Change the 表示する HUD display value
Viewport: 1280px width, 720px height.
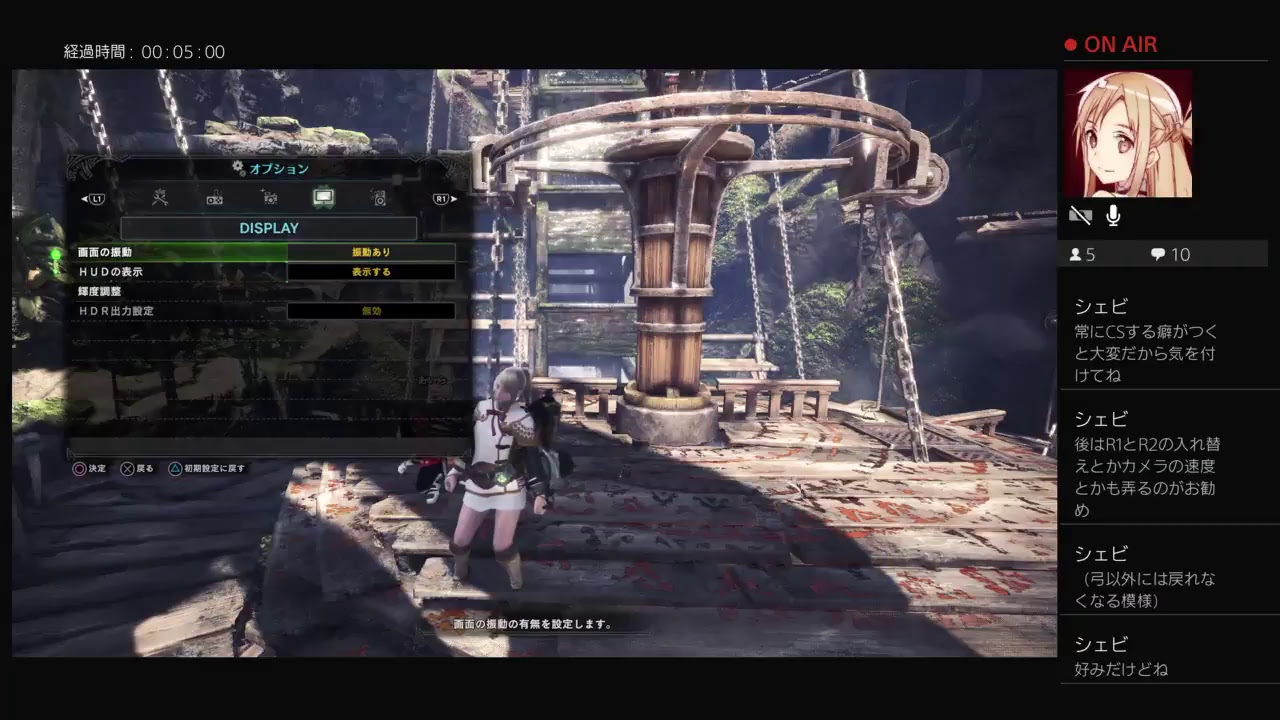[x=371, y=272]
